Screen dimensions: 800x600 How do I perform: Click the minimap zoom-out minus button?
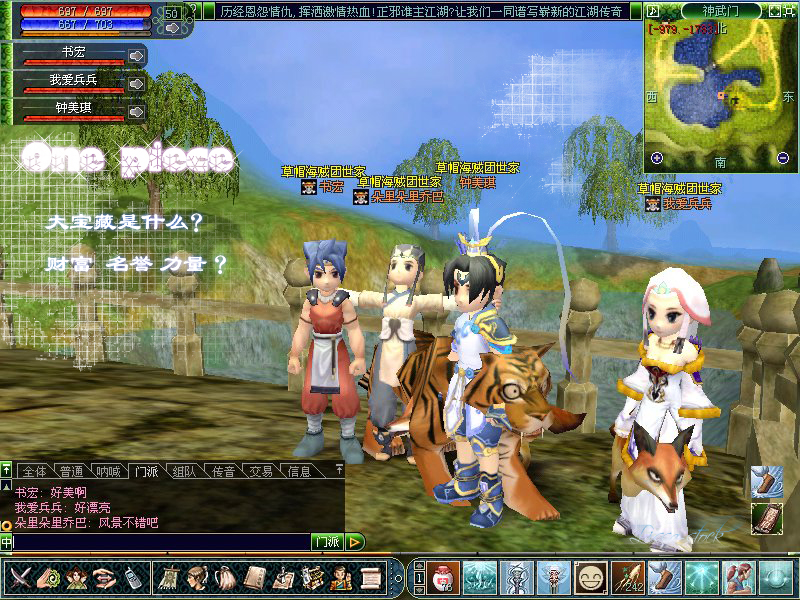783,157
